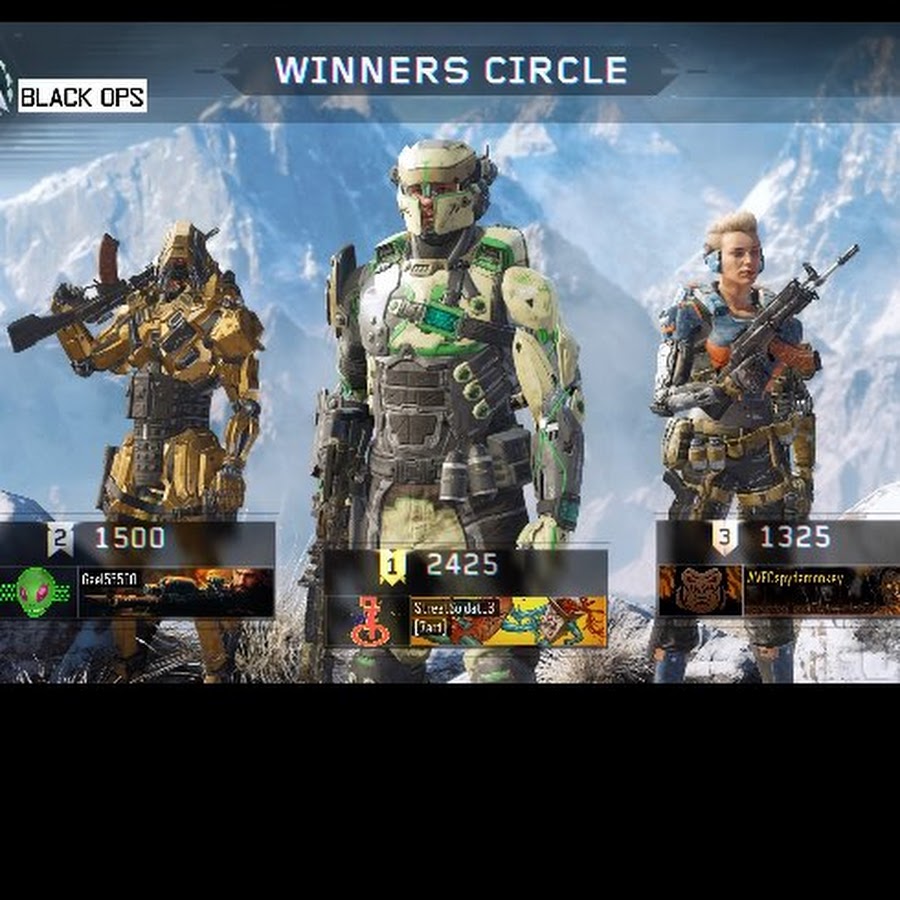Screen dimensions: 900x900
Task: Open the second-place player card with sniper art
Action: click(176, 592)
